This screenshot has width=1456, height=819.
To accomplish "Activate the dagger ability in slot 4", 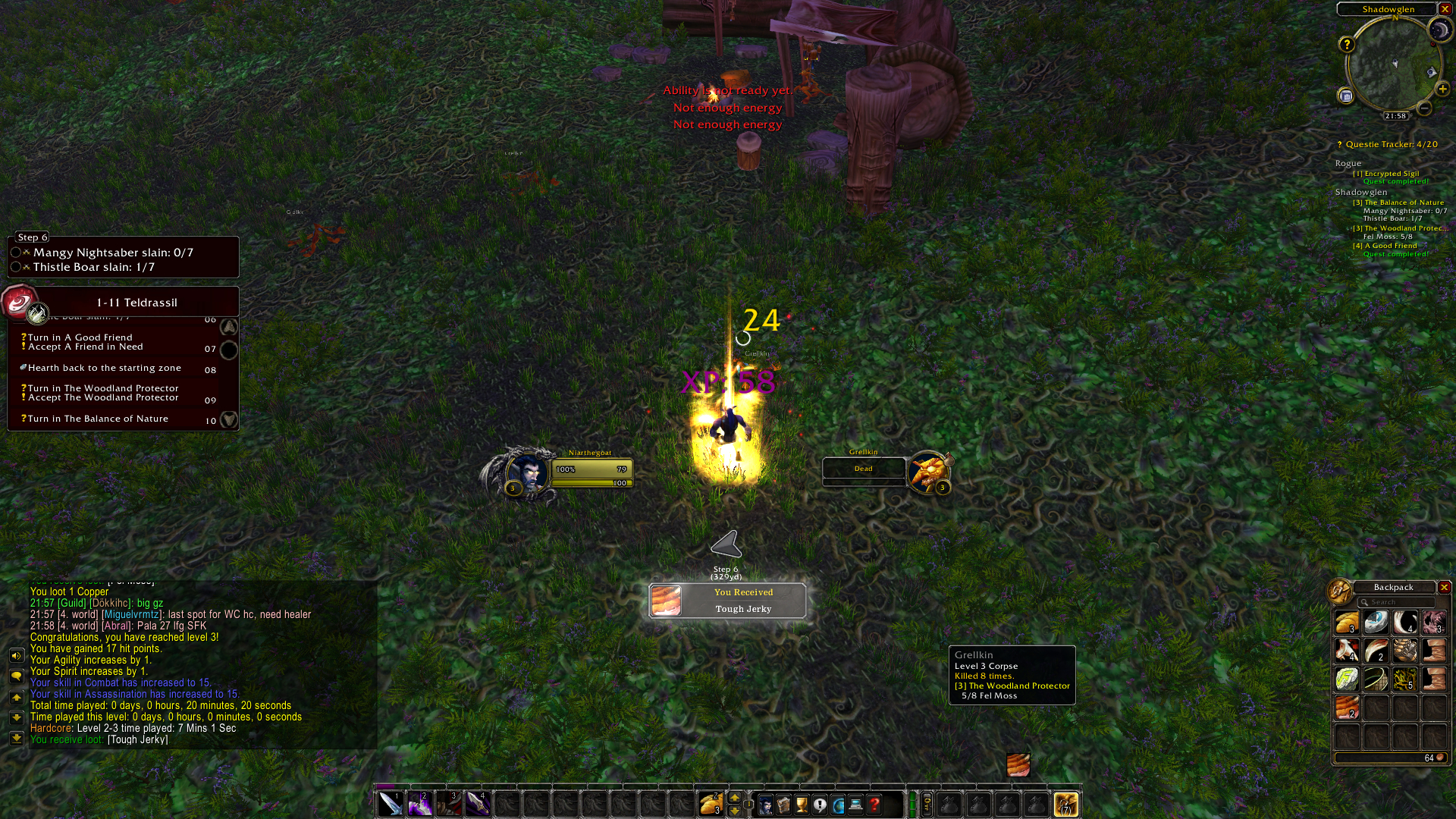I will [478, 804].
